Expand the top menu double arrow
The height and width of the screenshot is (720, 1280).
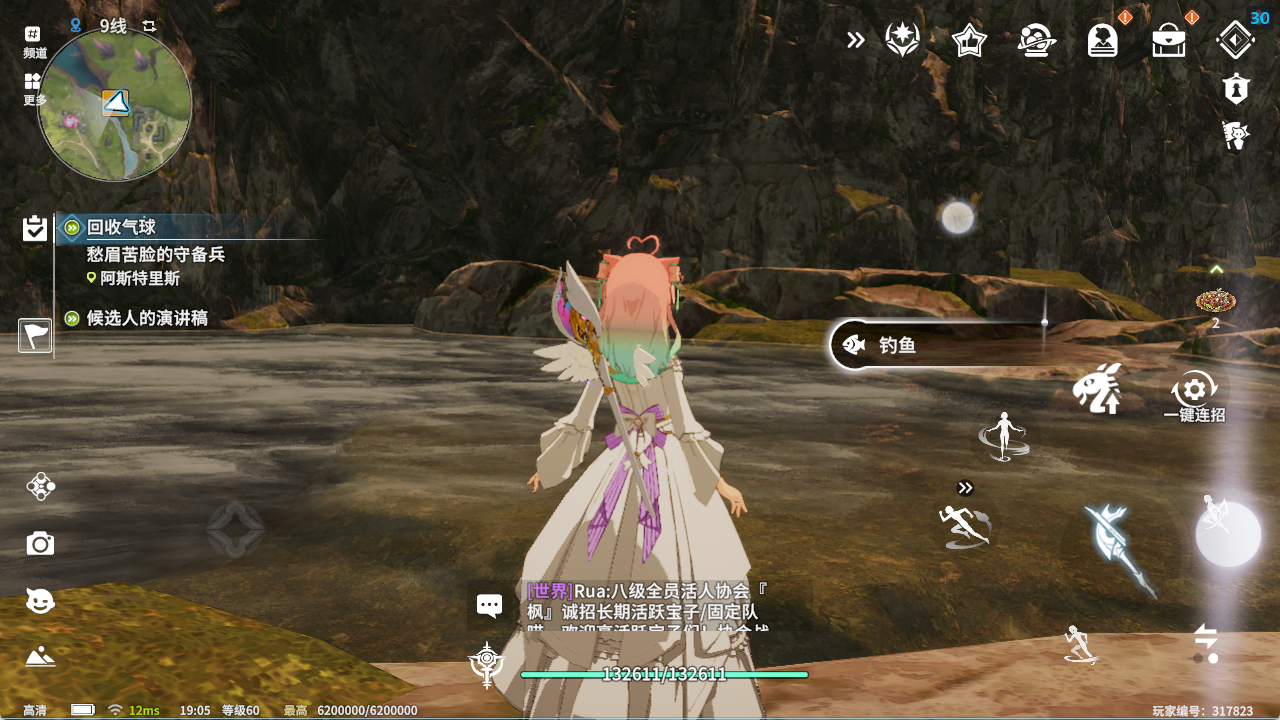(855, 40)
